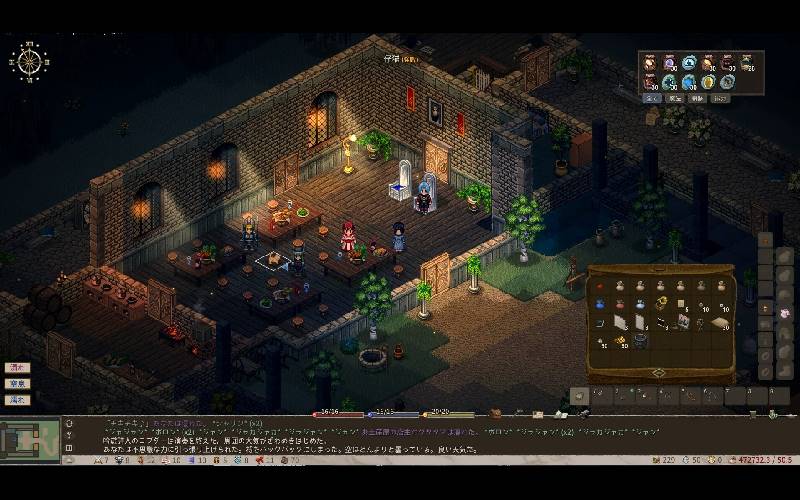This screenshot has height=500, width=800.
Task: Open the book icon above the log
Action: tap(558, 414)
